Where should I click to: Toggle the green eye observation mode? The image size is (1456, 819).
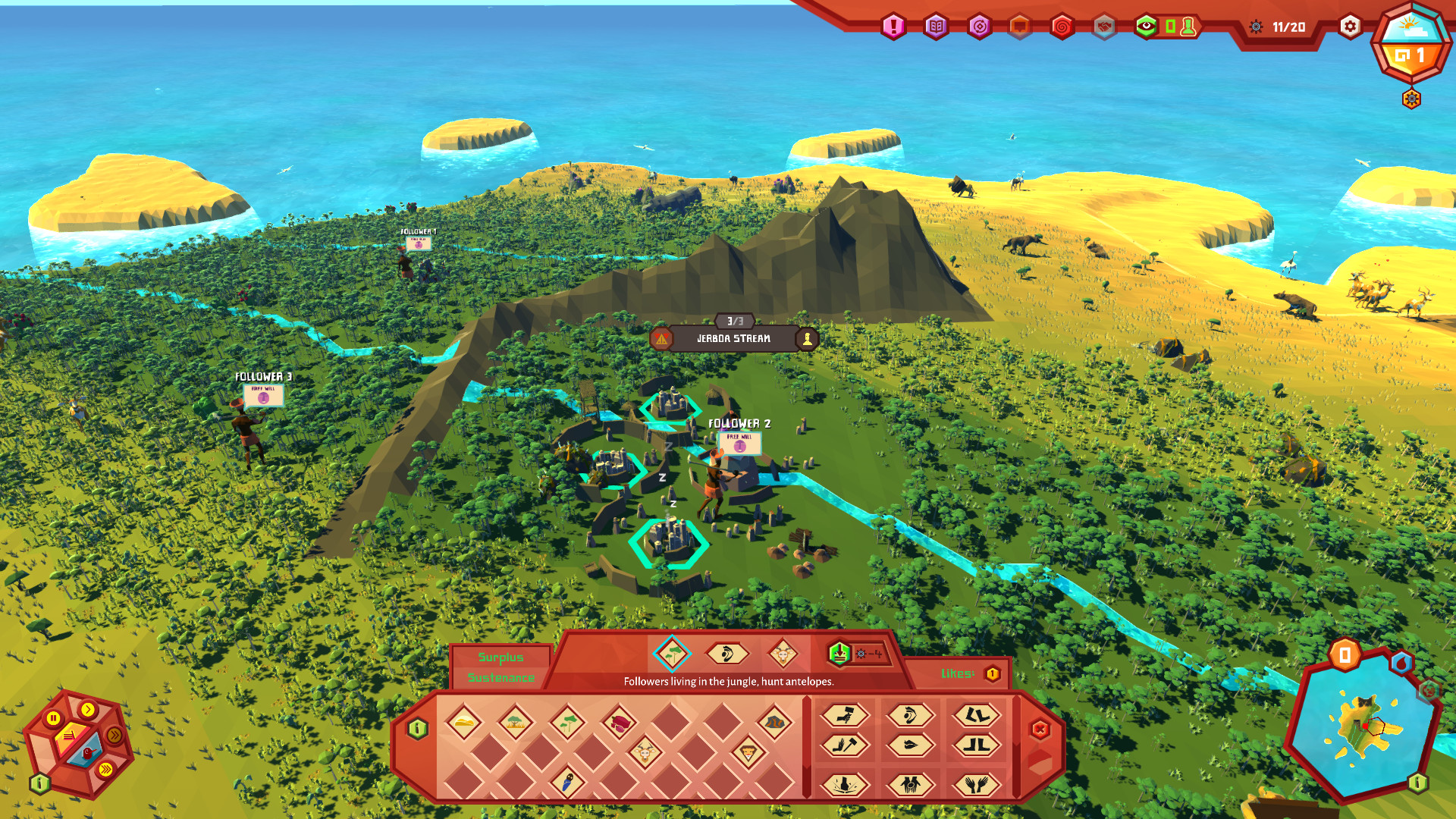[1146, 26]
